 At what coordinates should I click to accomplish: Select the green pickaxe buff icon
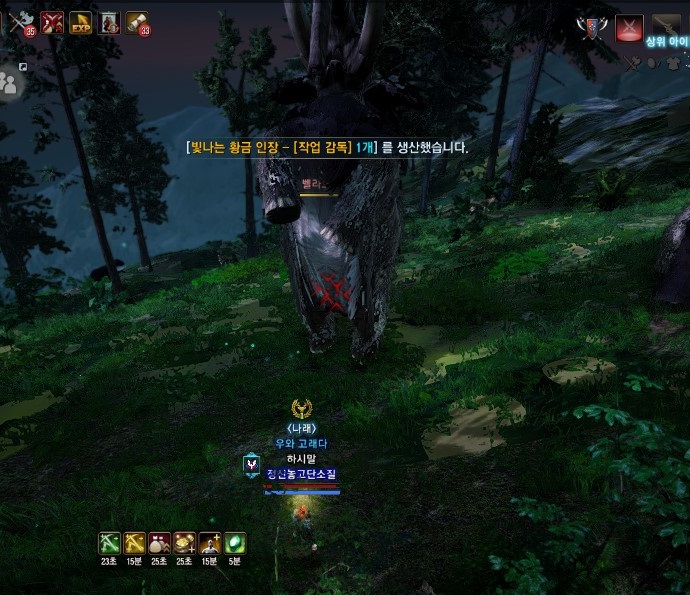coord(110,543)
